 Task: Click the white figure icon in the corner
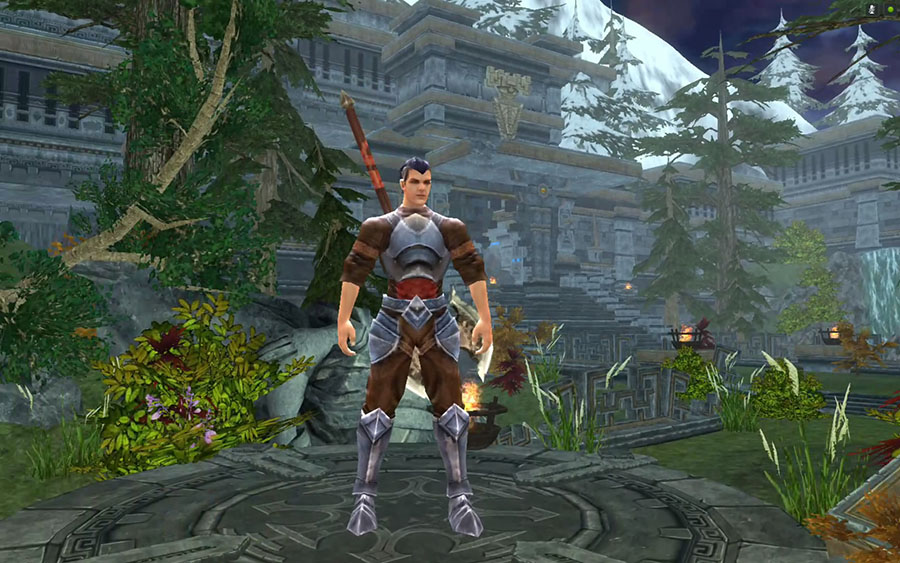[x=873, y=8]
